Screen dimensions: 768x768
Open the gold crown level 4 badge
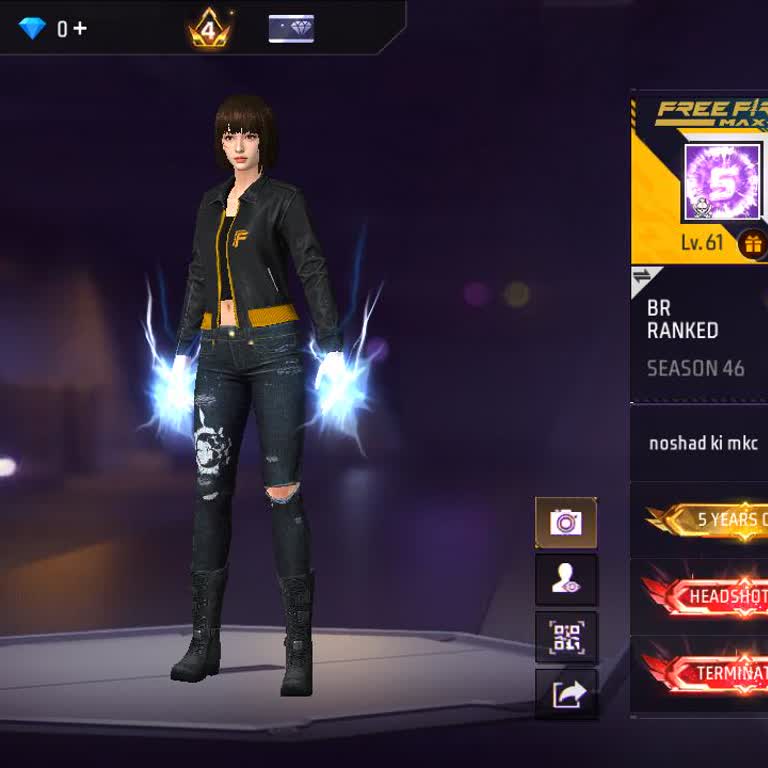tap(208, 31)
